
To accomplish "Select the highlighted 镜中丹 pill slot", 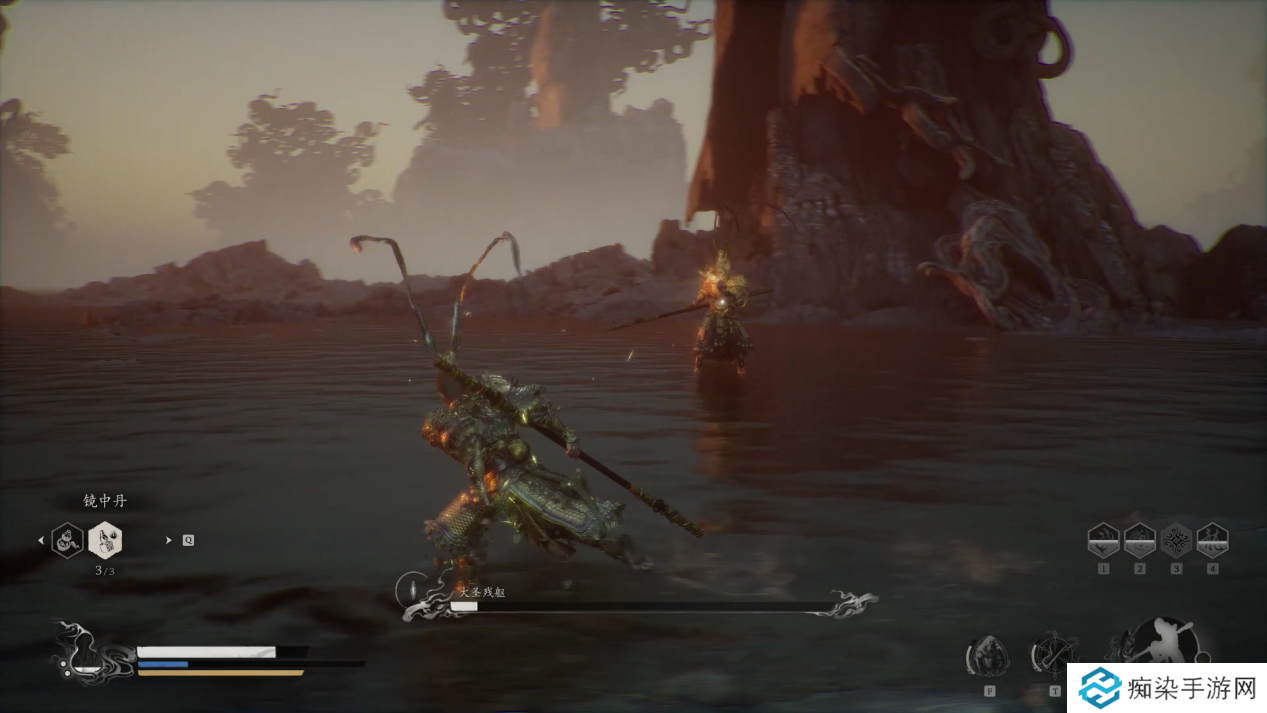I will coord(105,540).
